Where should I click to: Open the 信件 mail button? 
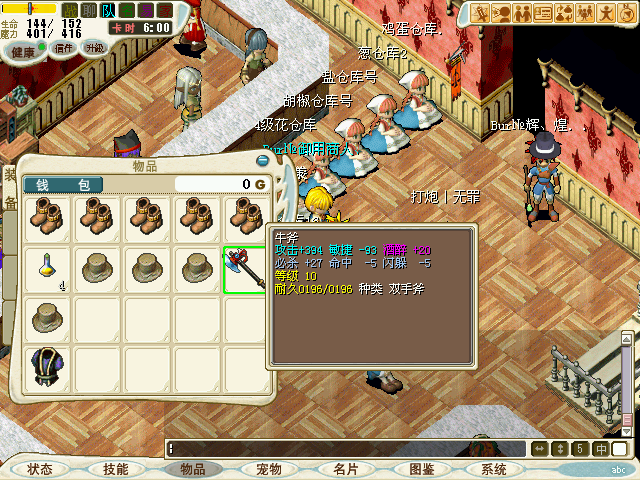click(64, 48)
